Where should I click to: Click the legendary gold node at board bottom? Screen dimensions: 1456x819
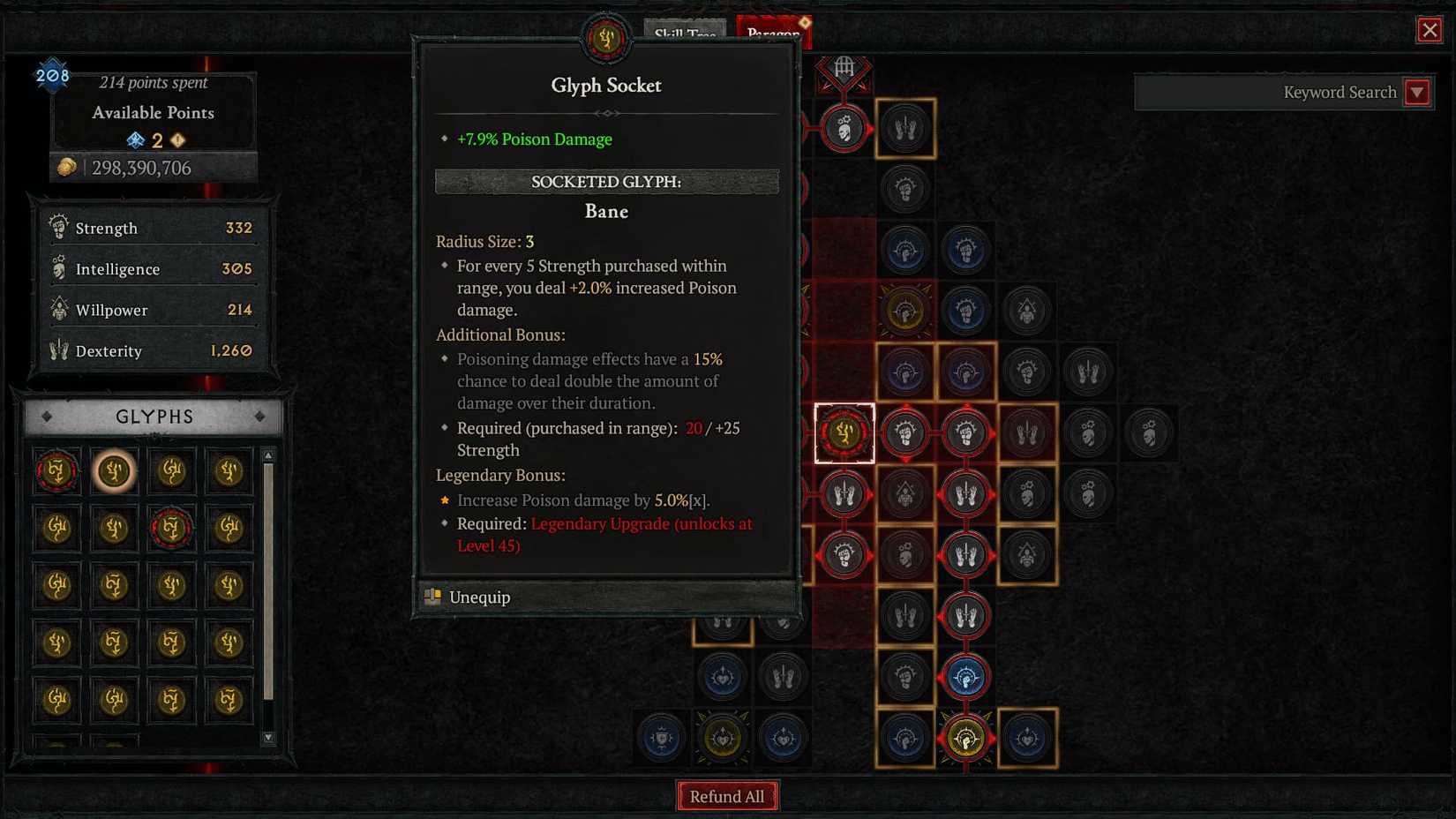tap(965, 738)
